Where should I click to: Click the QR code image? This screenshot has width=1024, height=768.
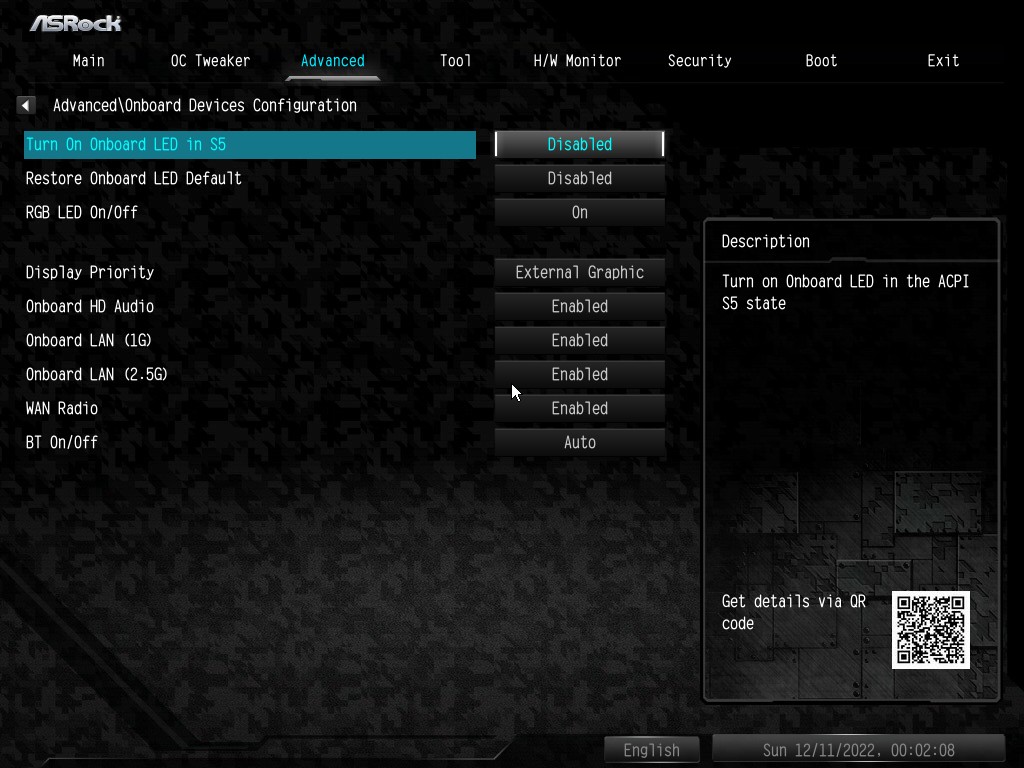[x=931, y=630]
